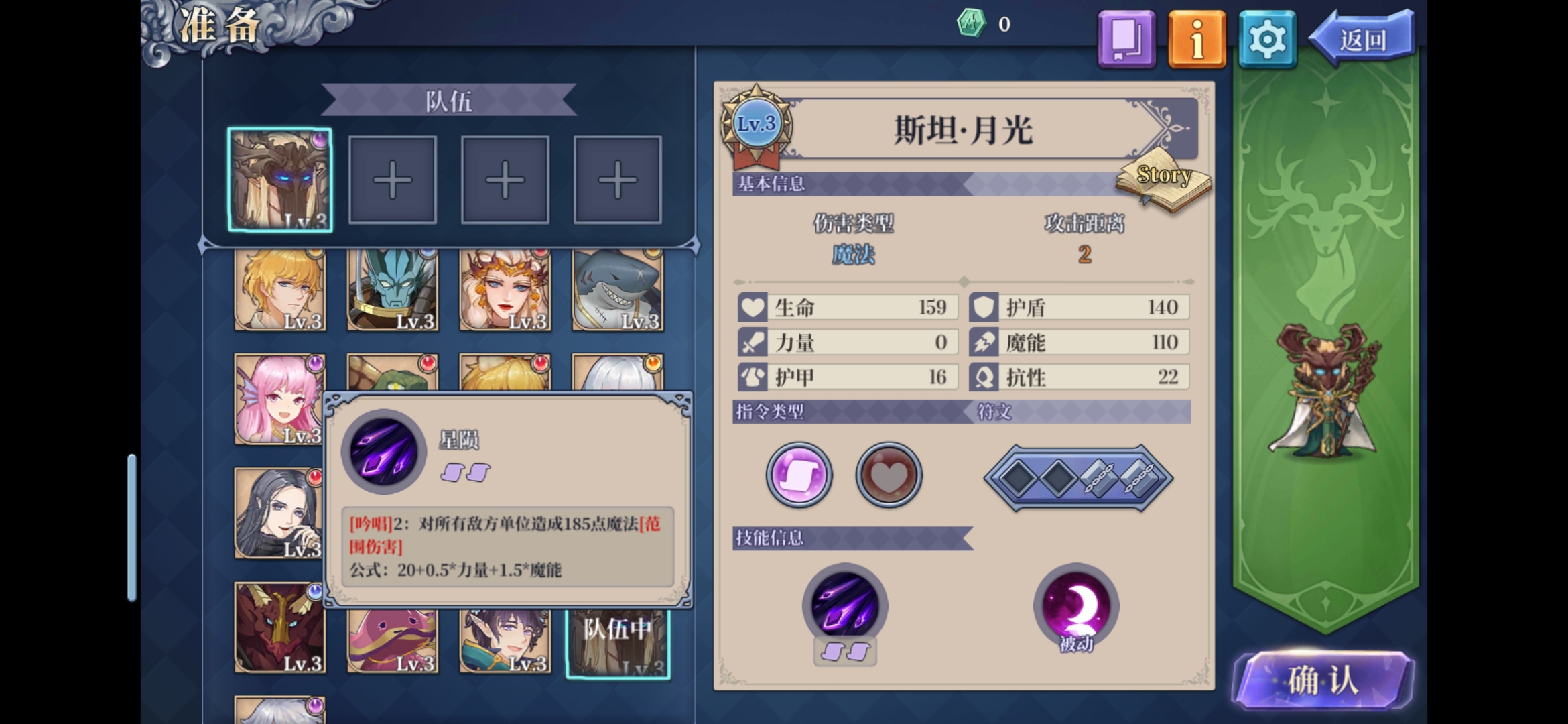1568x724 pixels.
Task: Confirm the team with the 确认 button
Action: click(x=1323, y=680)
